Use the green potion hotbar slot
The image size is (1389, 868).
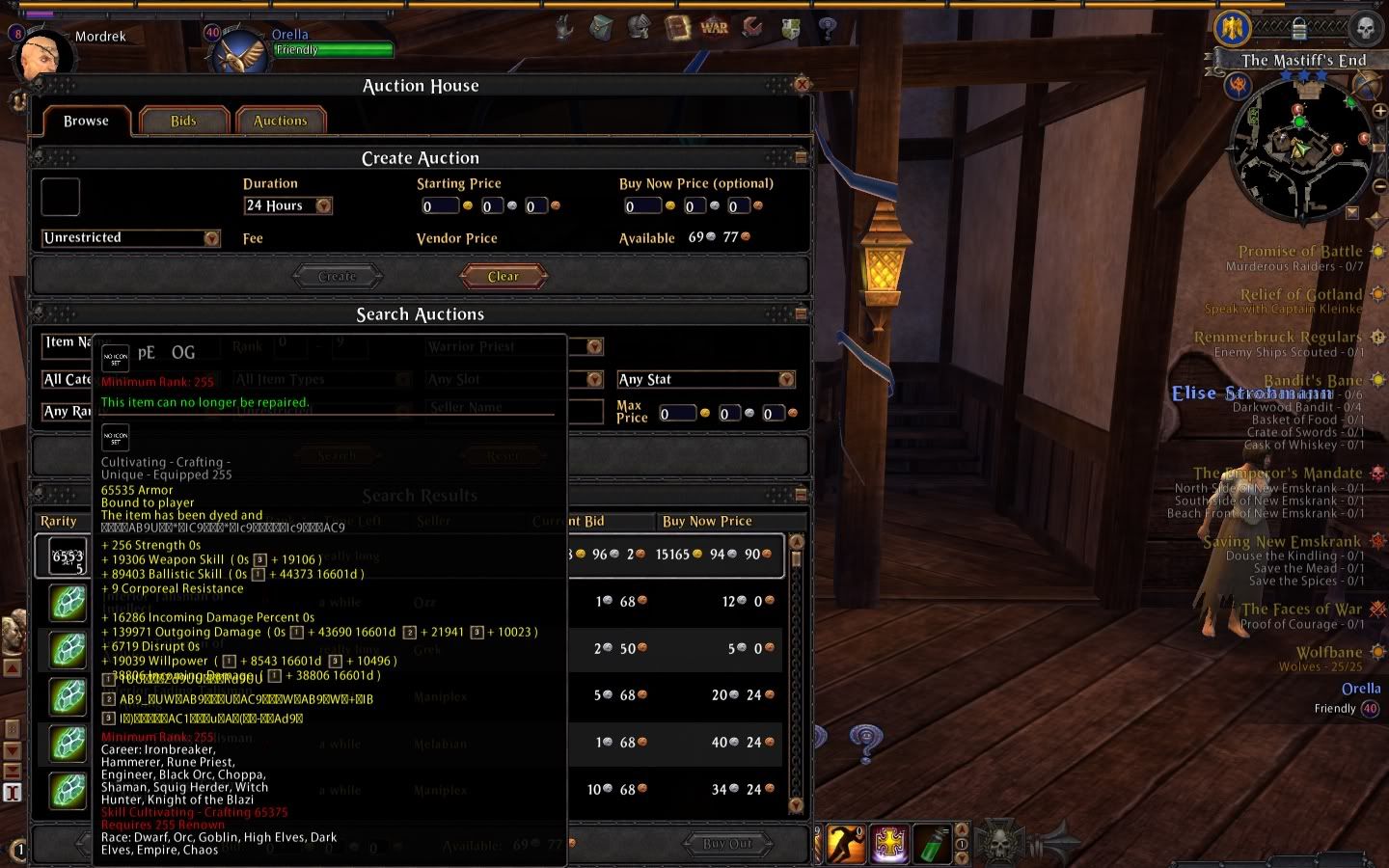pos(932,844)
